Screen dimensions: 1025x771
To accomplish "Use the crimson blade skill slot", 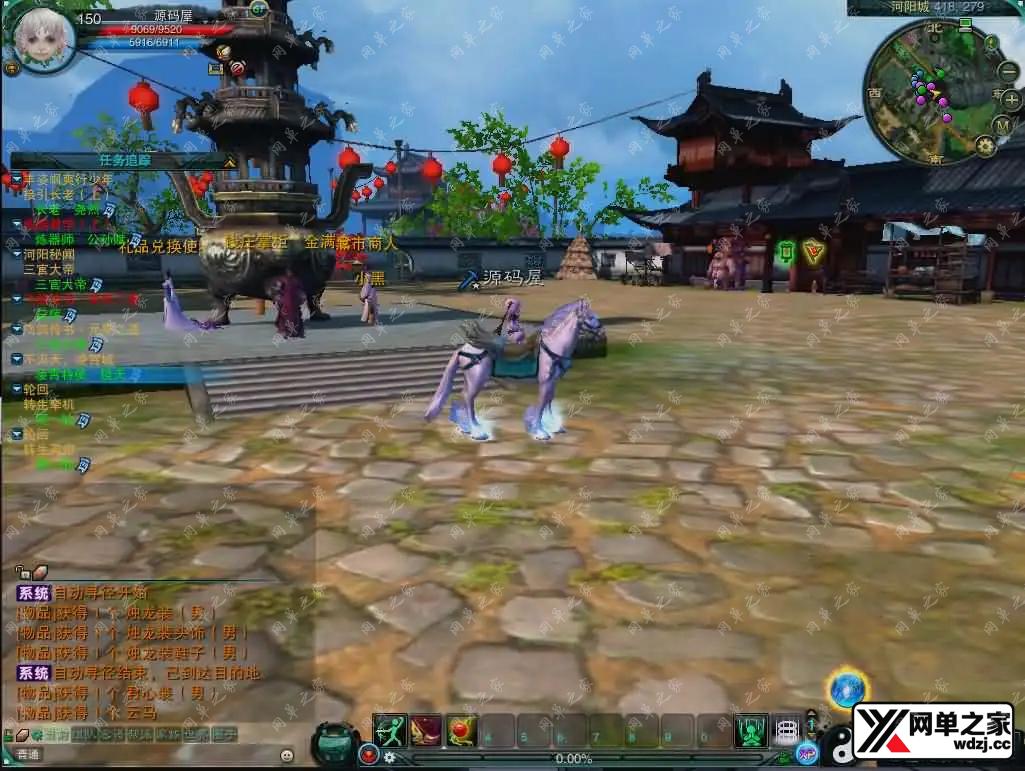I will tap(425, 730).
